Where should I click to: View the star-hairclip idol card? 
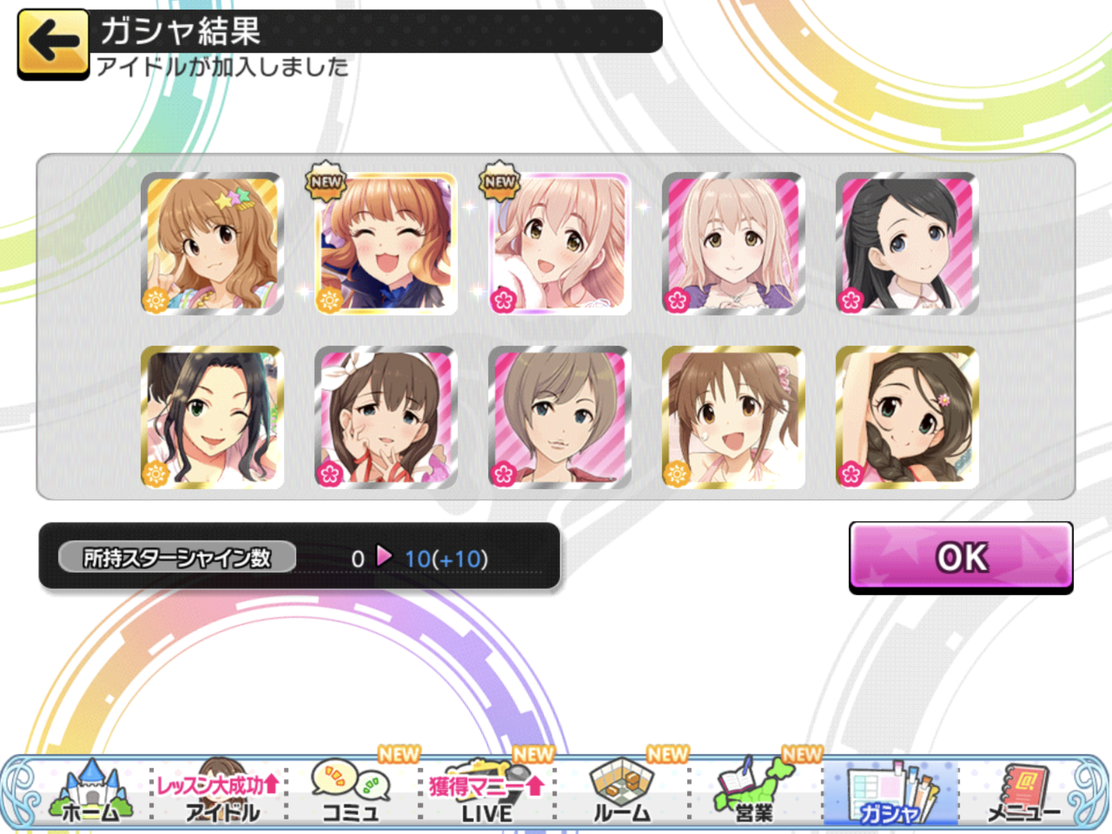pyautogui.click(x=212, y=244)
